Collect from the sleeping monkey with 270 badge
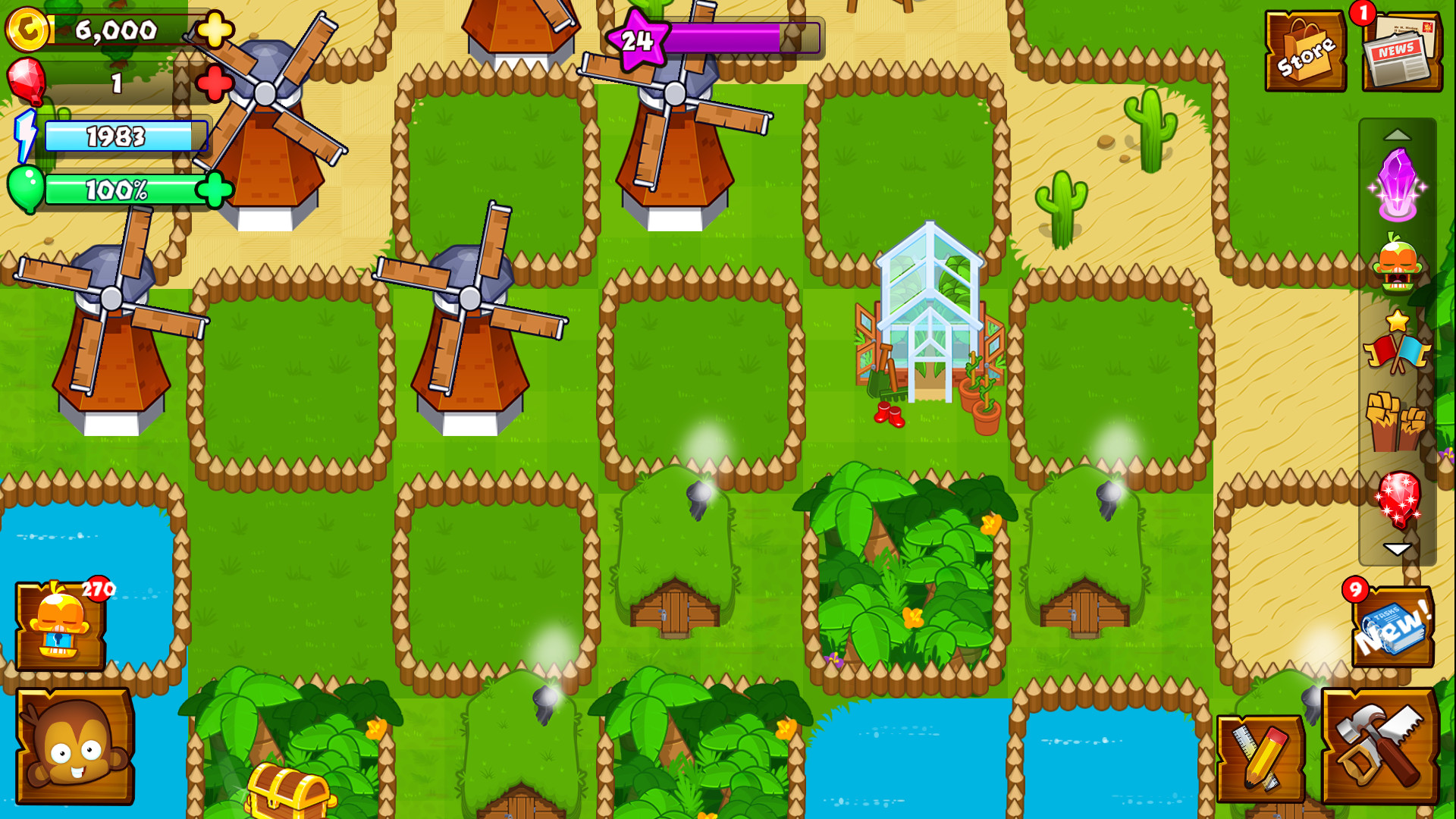This screenshot has width=1456, height=819. pyautogui.click(x=61, y=626)
